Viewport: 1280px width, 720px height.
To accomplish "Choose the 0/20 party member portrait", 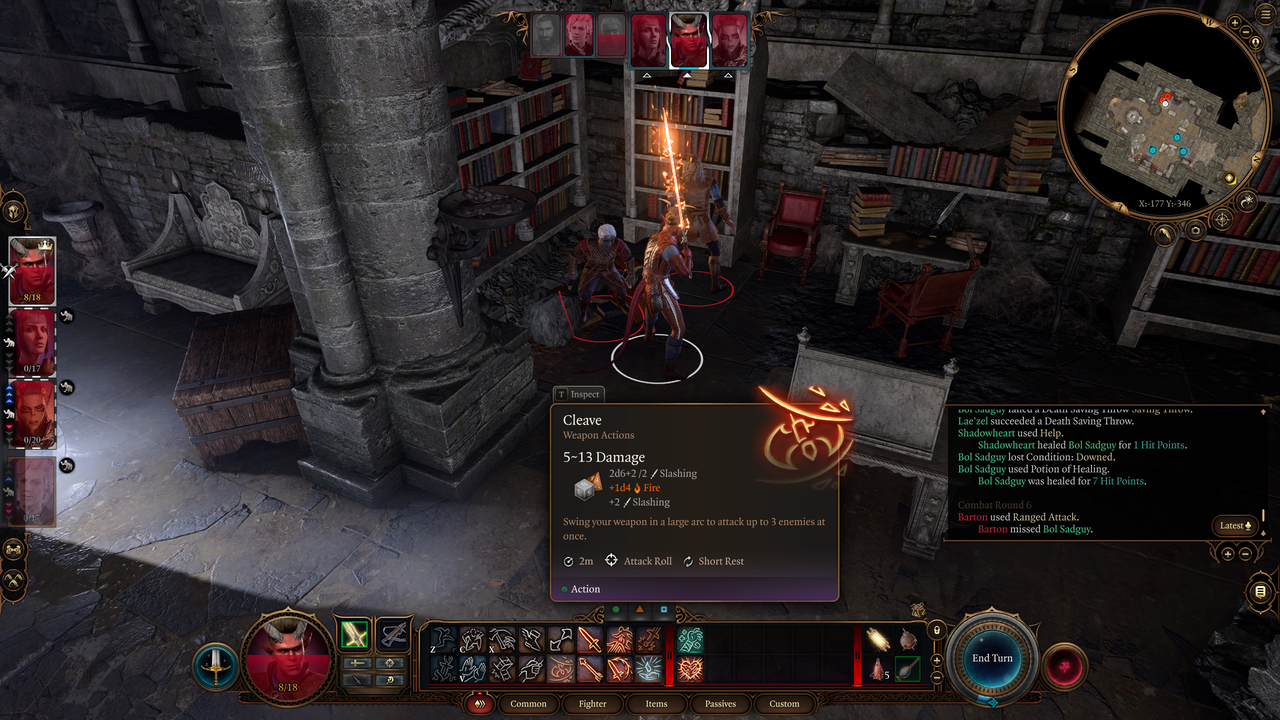I will [x=32, y=413].
